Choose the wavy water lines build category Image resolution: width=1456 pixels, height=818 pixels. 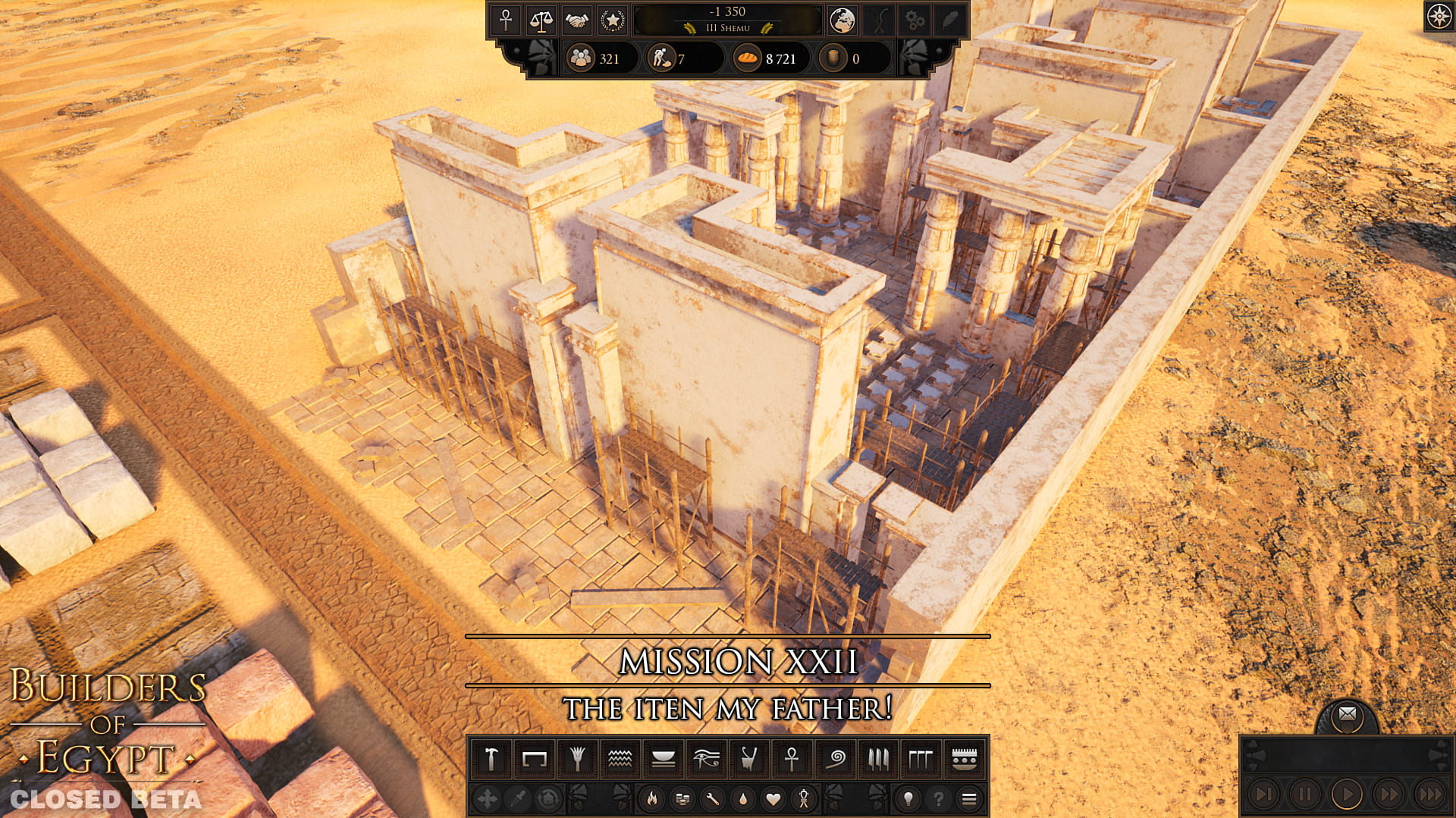coord(620,759)
